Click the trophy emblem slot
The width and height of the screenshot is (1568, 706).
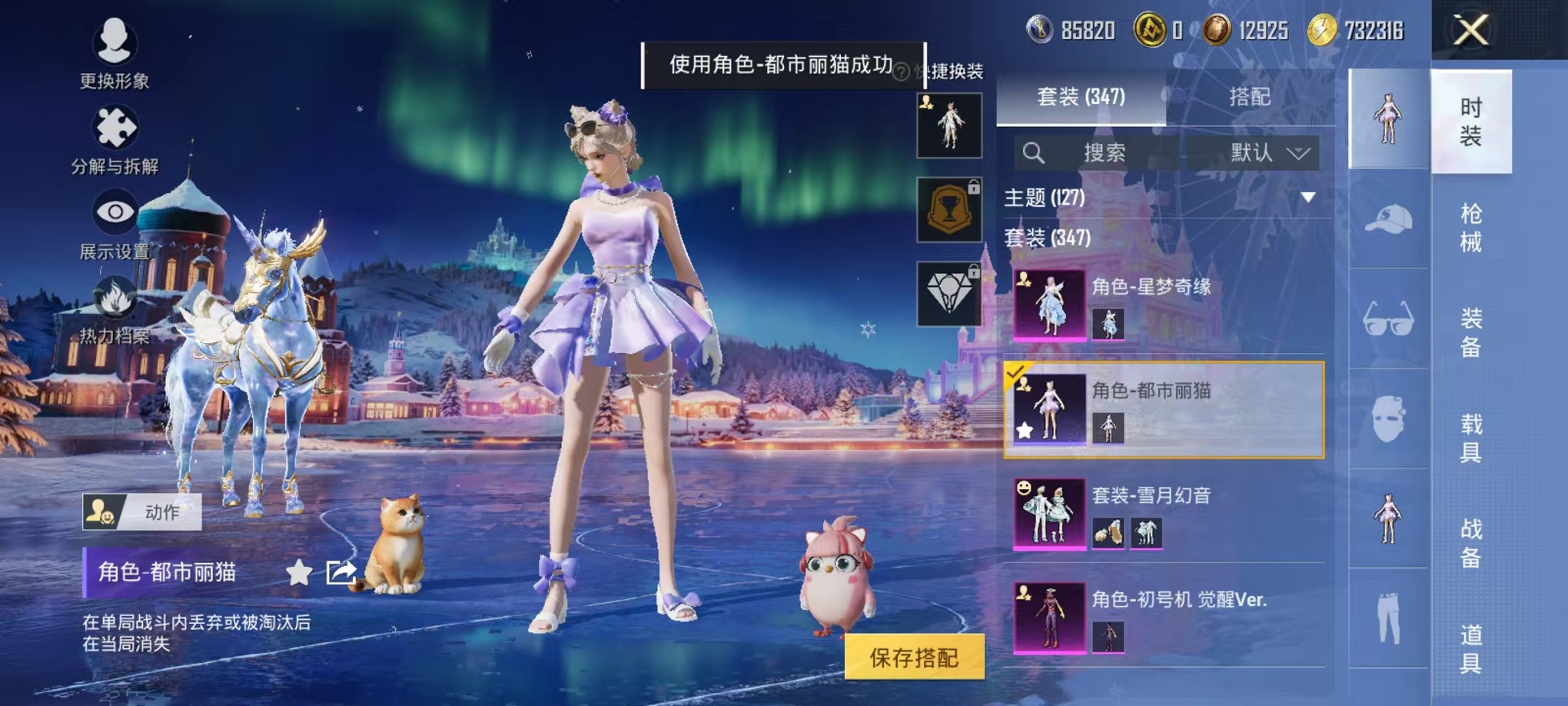click(951, 210)
